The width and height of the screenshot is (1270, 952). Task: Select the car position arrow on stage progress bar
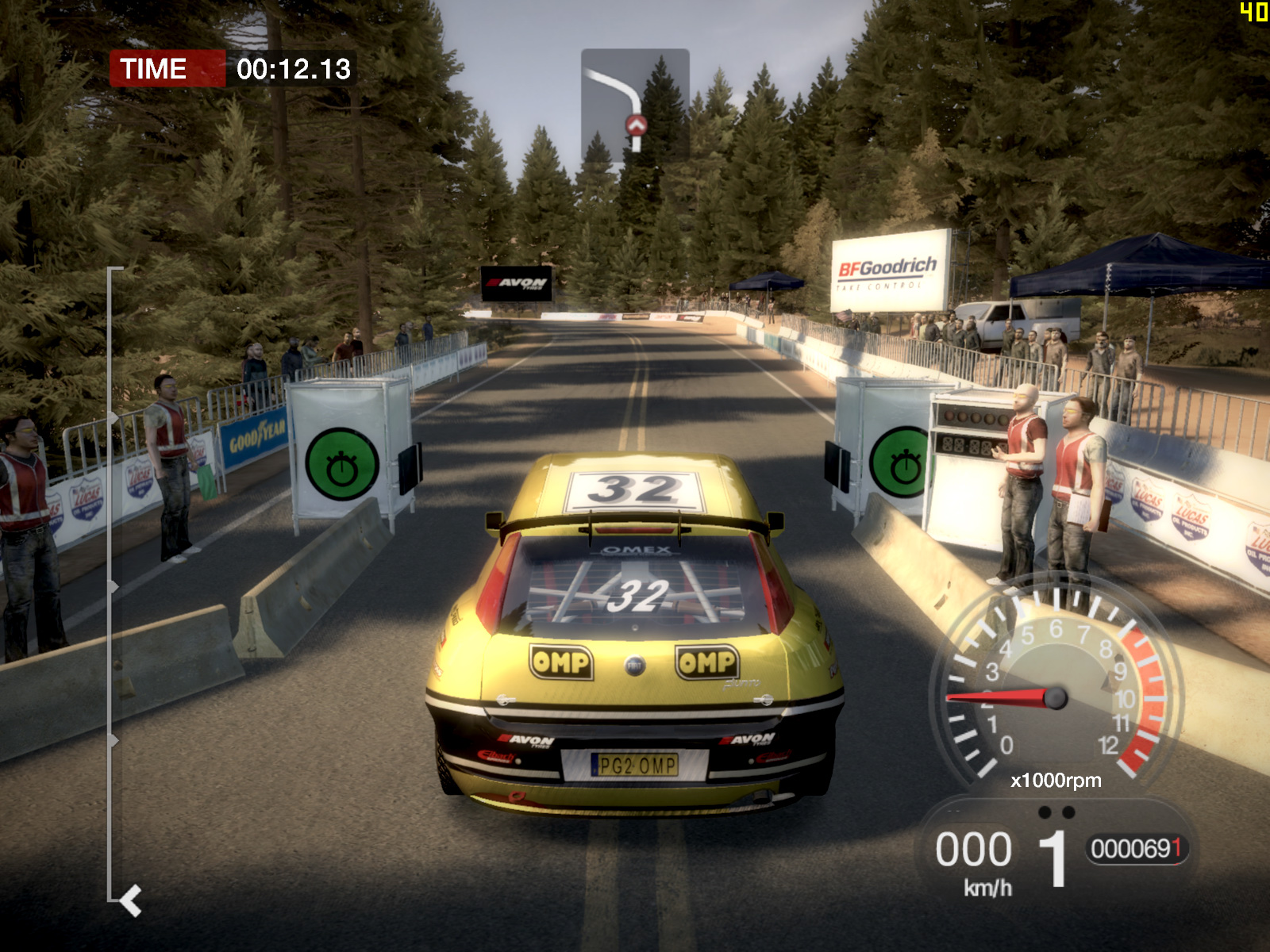point(131,900)
